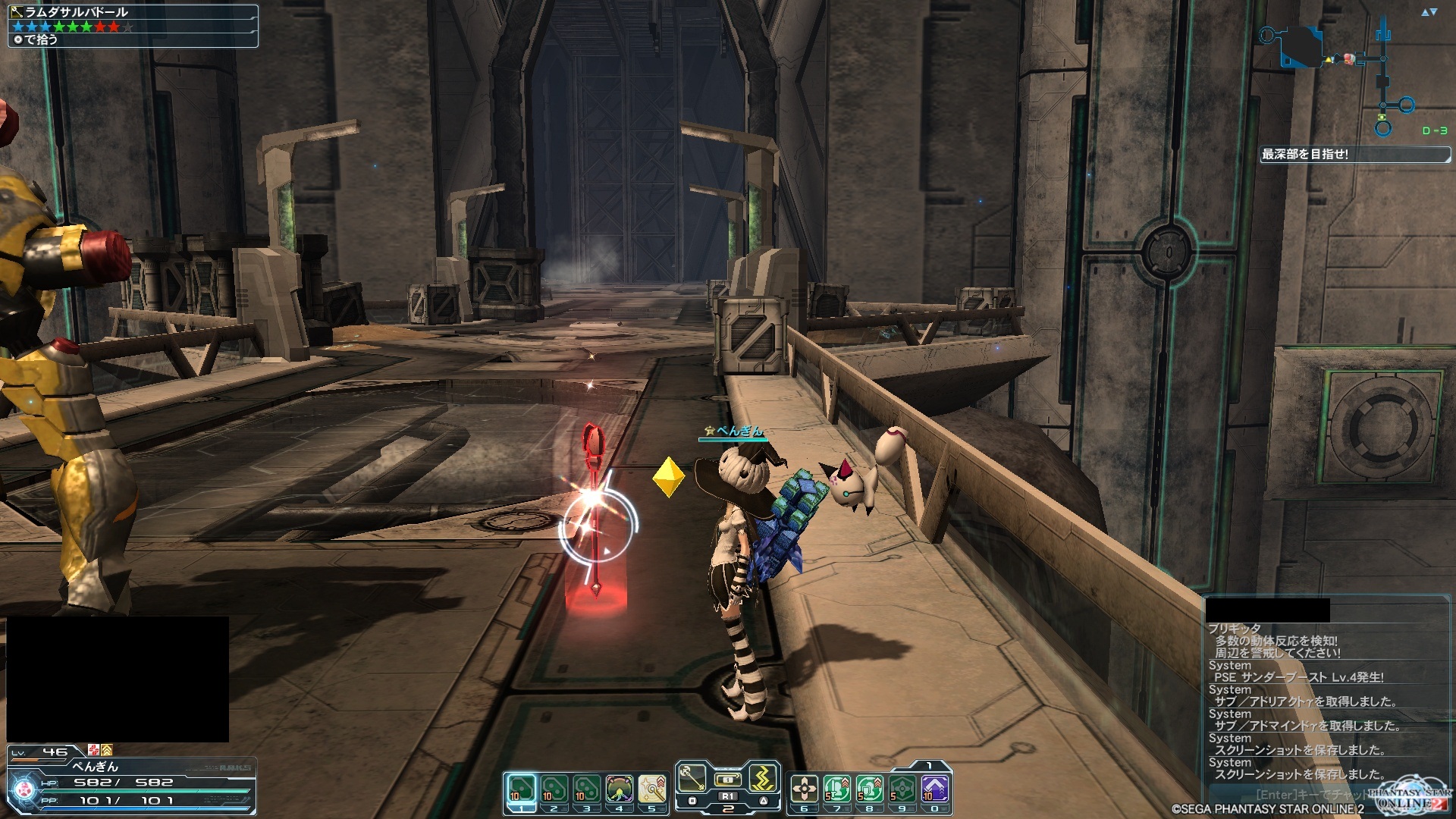This screenshot has height=819, width=1456.
Task: Open the quest objective banner 最深部を目指せ!
Action: (x=1354, y=155)
